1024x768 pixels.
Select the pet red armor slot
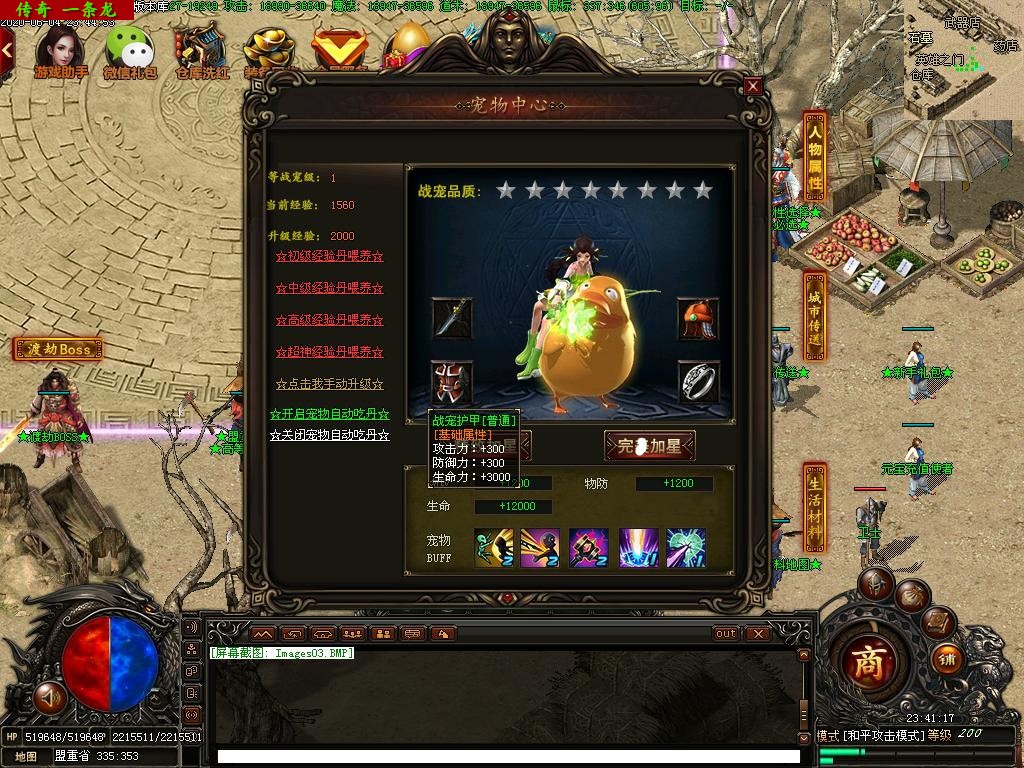(x=452, y=382)
